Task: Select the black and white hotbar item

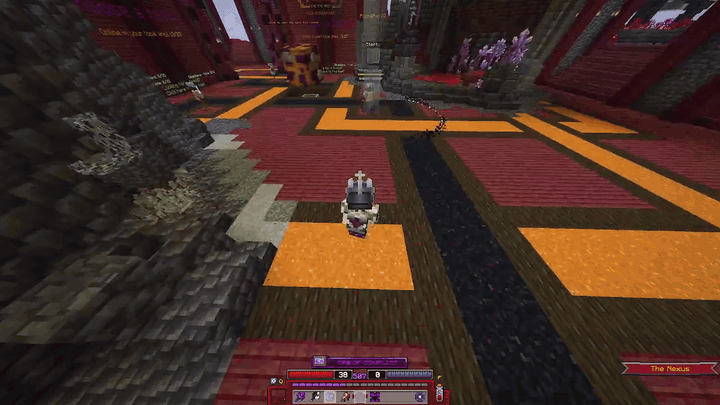Action: tap(315, 397)
